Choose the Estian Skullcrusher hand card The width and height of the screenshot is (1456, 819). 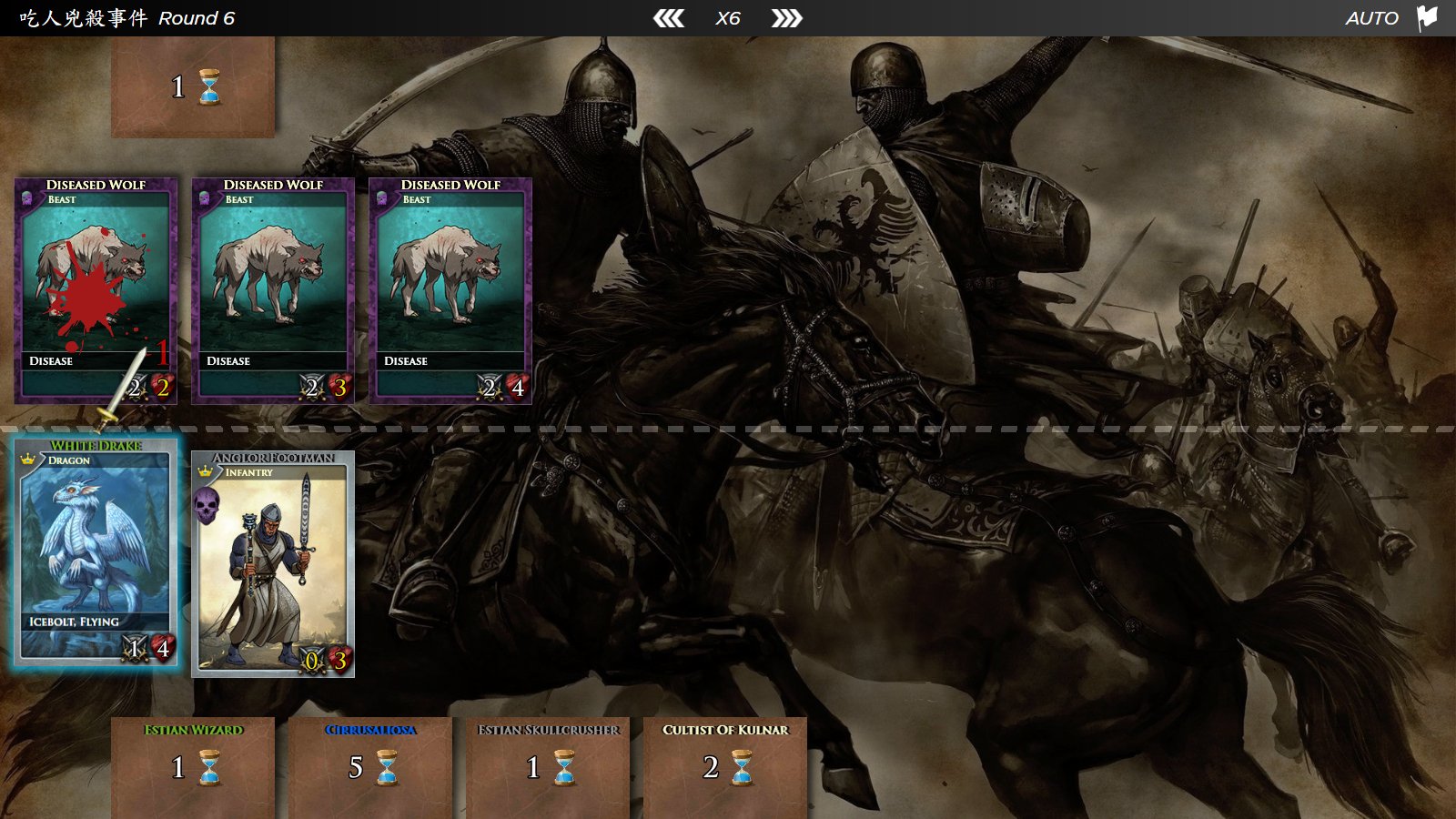[x=548, y=766]
